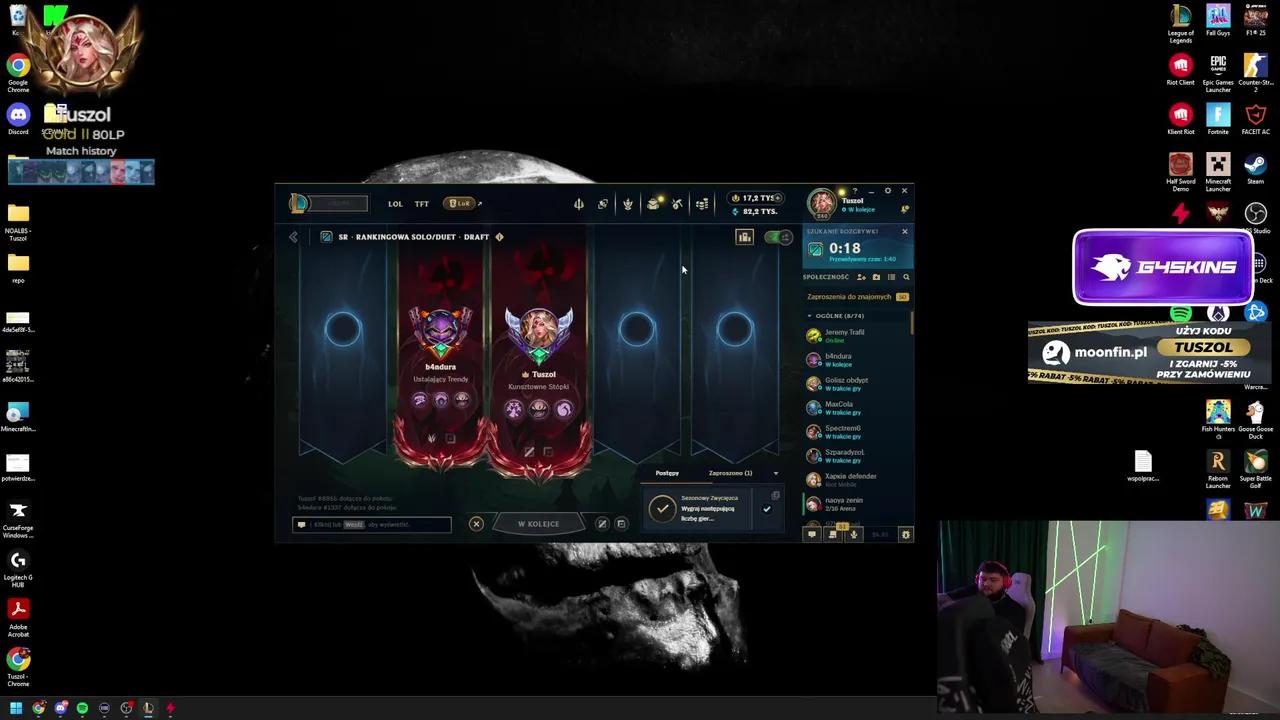
Task: Click the Tuszol profile avatar
Action: 822,203
